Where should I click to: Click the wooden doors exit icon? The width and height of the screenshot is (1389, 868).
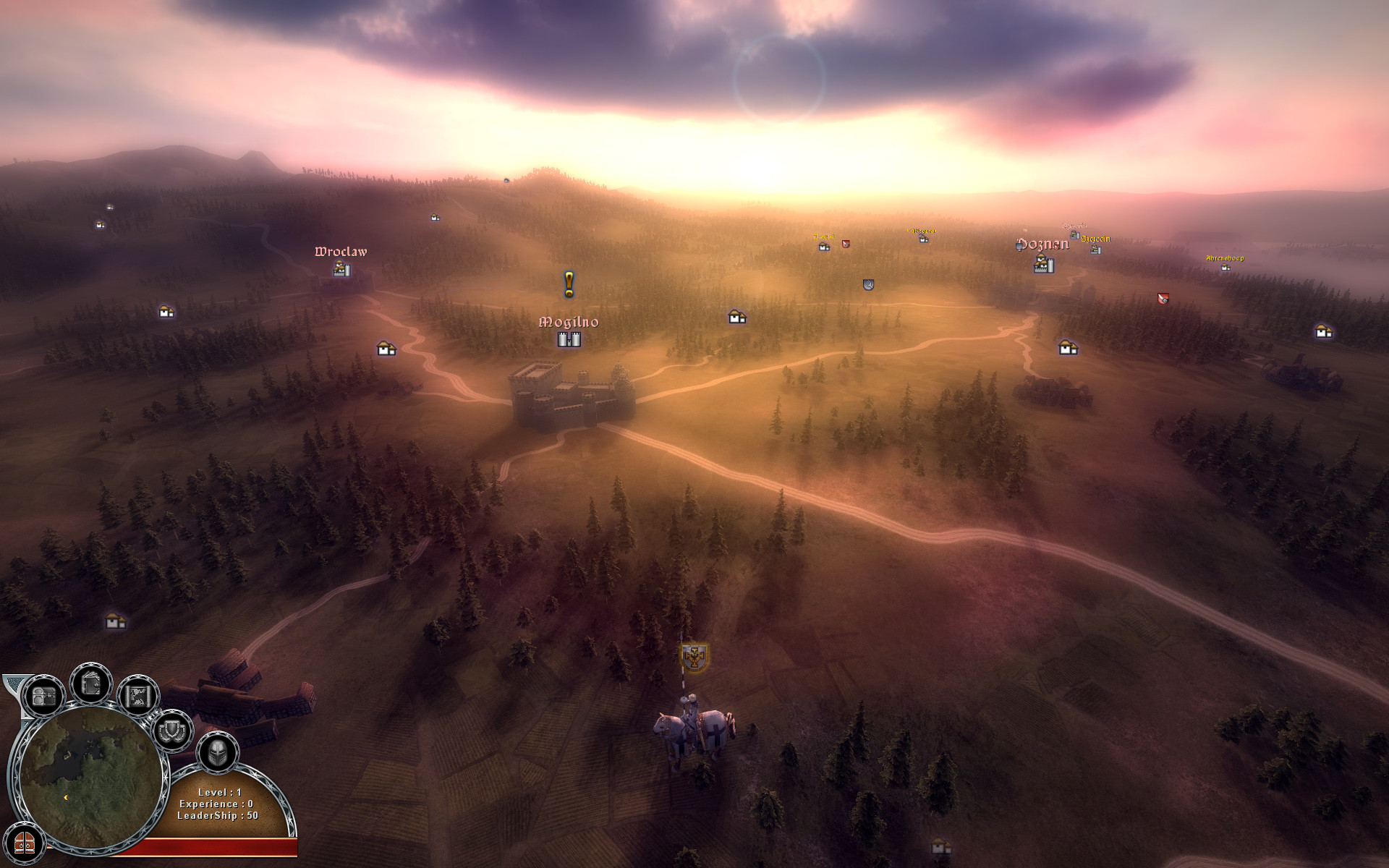click(x=25, y=845)
